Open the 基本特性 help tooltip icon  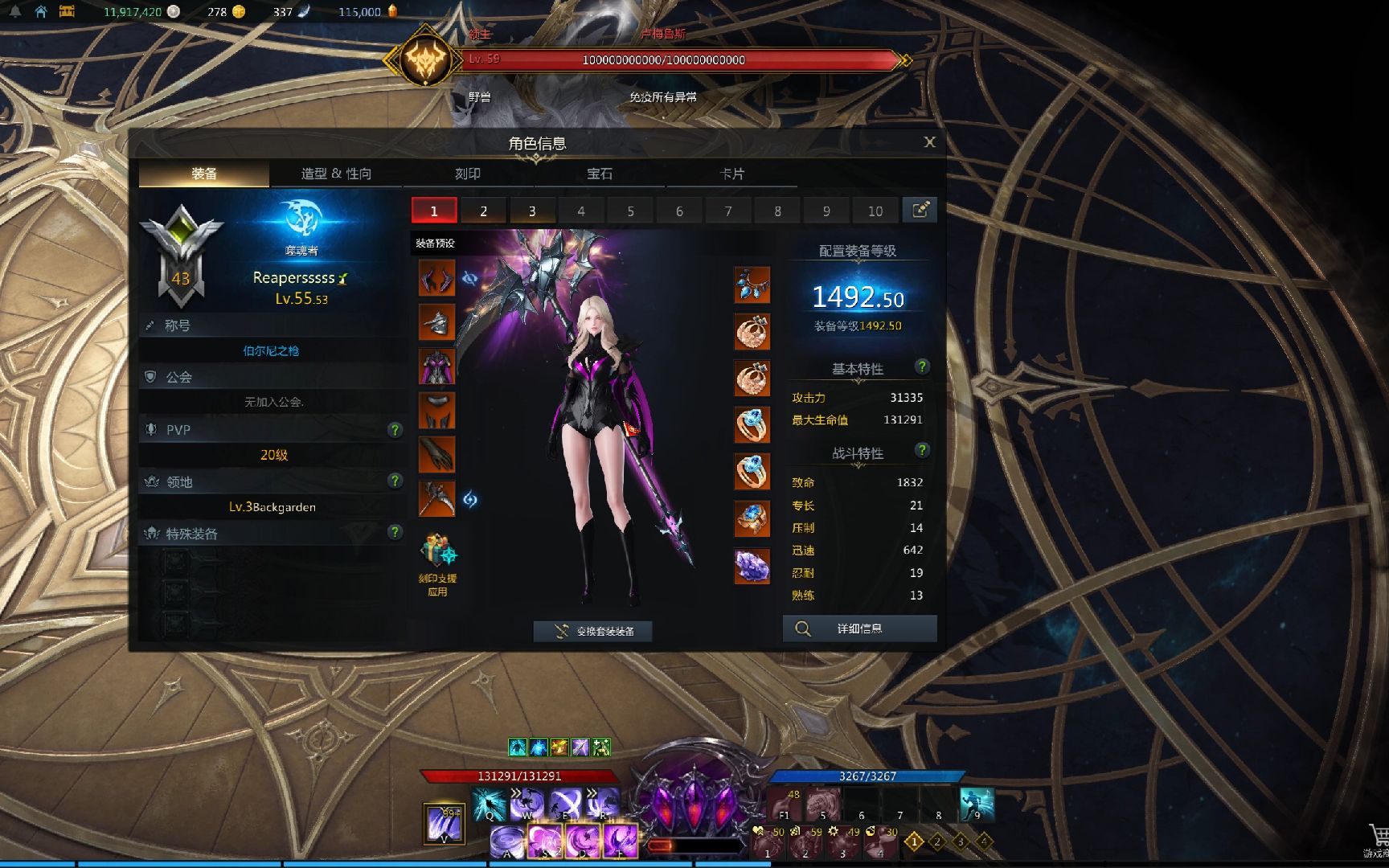coord(922,366)
